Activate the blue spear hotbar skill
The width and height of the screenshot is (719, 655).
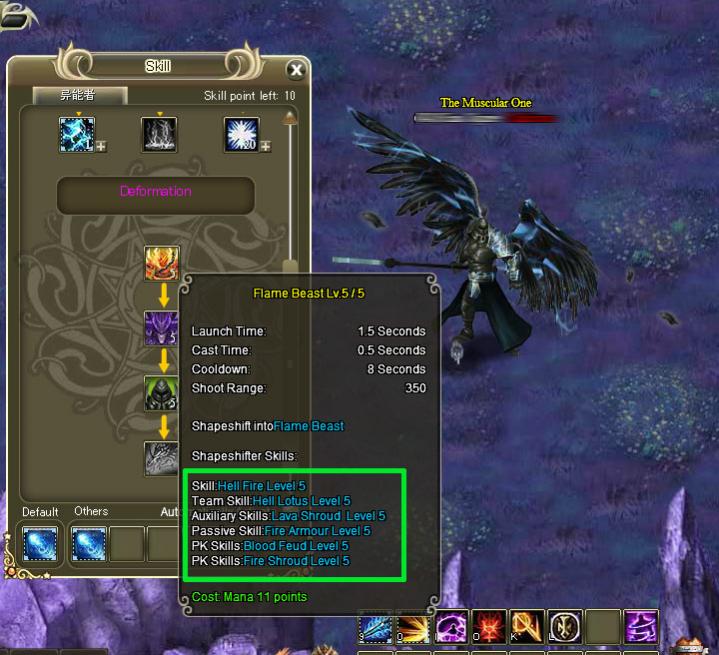point(376,627)
